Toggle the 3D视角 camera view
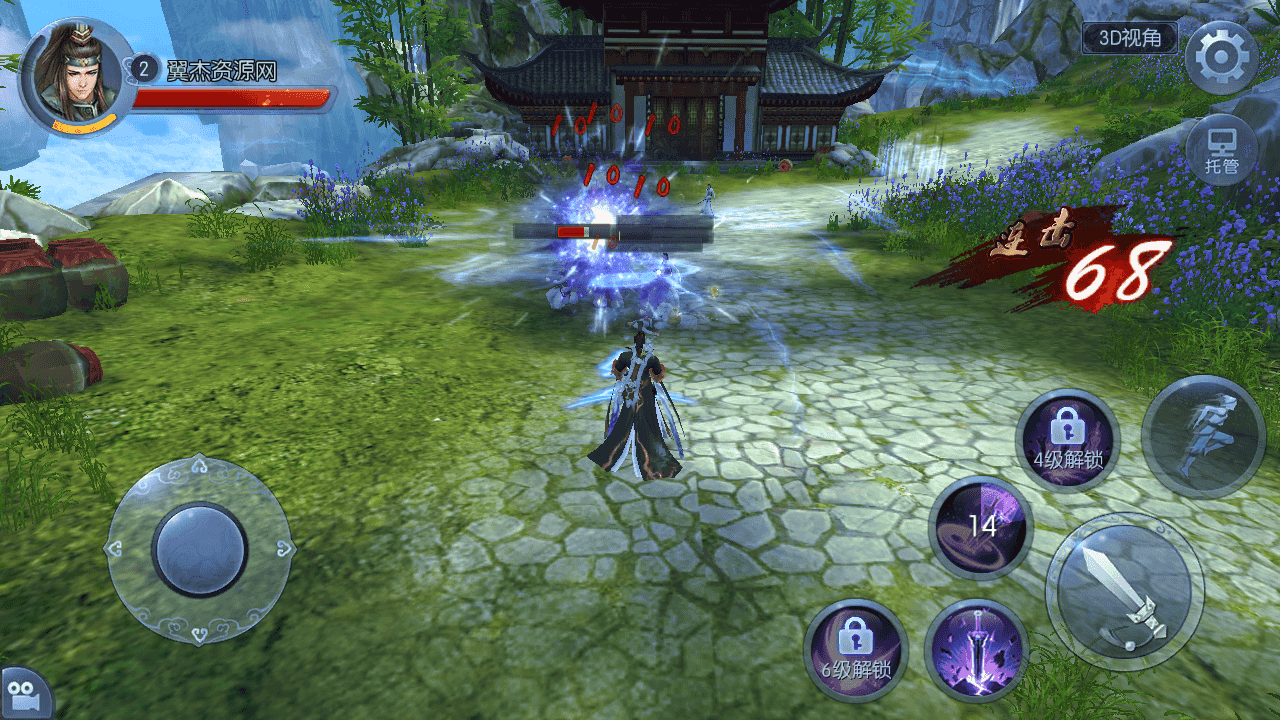This screenshot has width=1280, height=720. tap(1130, 39)
